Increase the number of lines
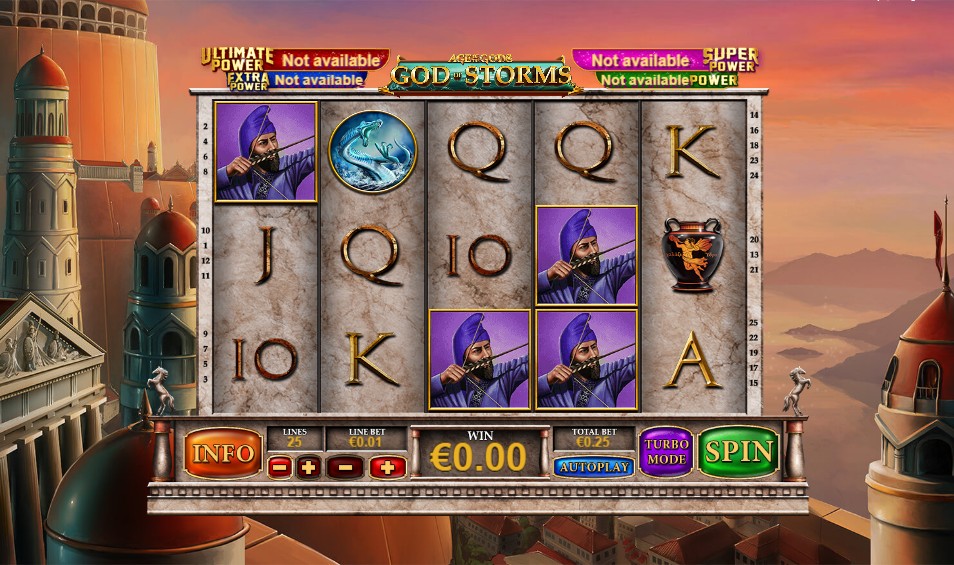 click(x=309, y=467)
